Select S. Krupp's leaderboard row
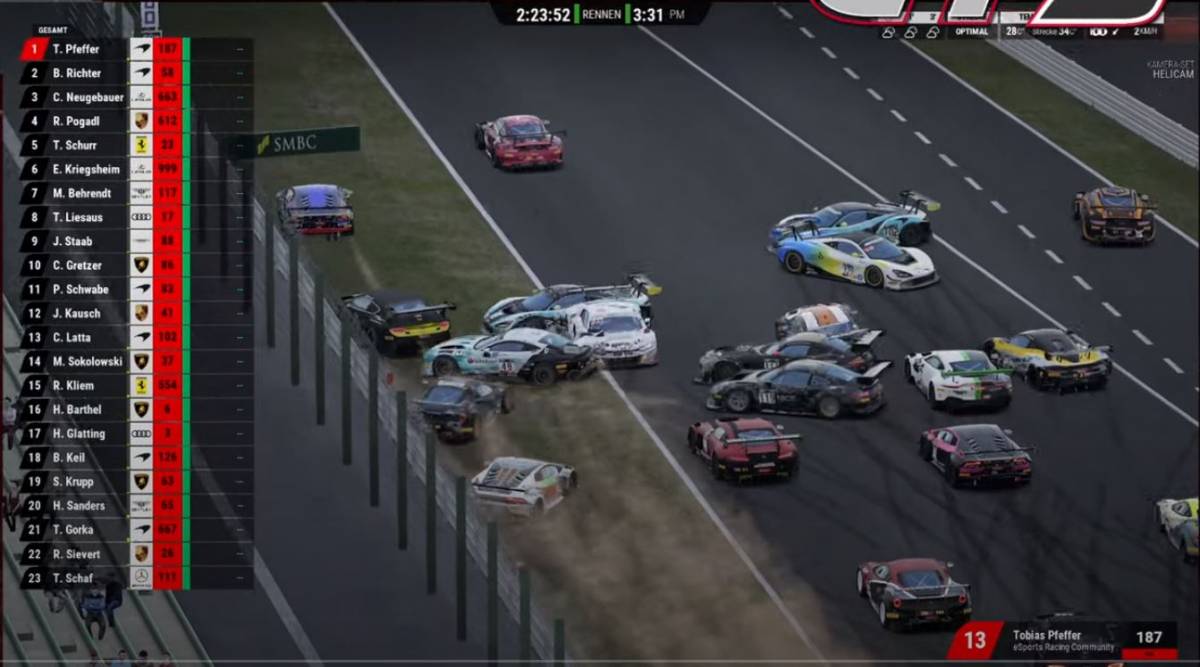This screenshot has height=667, width=1200. coord(73,481)
